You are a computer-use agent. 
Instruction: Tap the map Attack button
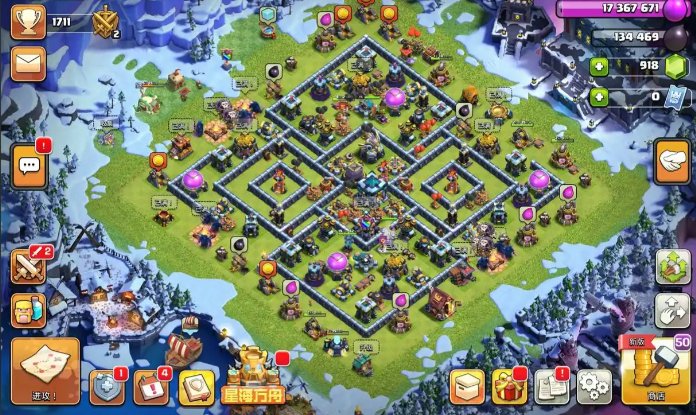click(x=44, y=367)
